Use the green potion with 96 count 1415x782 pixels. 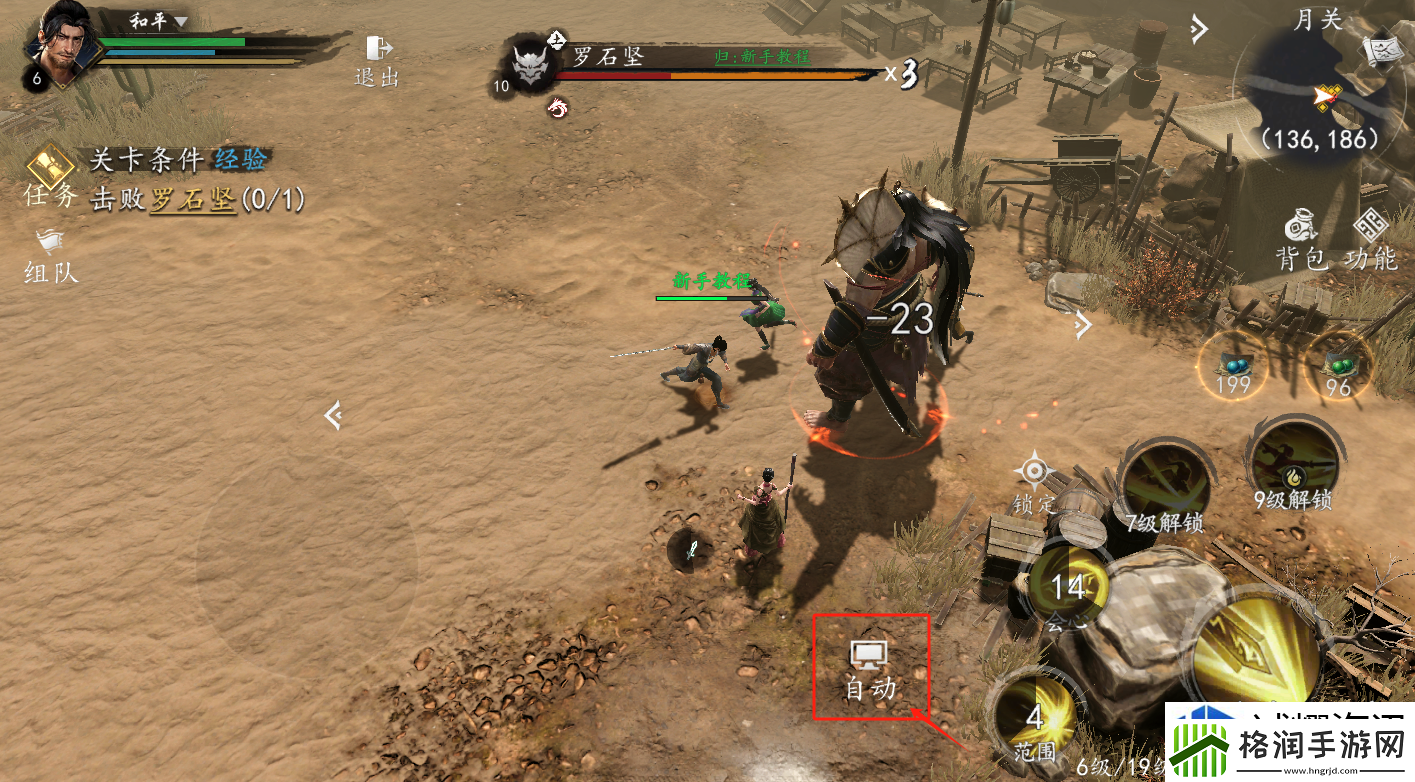click(1338, 366)
